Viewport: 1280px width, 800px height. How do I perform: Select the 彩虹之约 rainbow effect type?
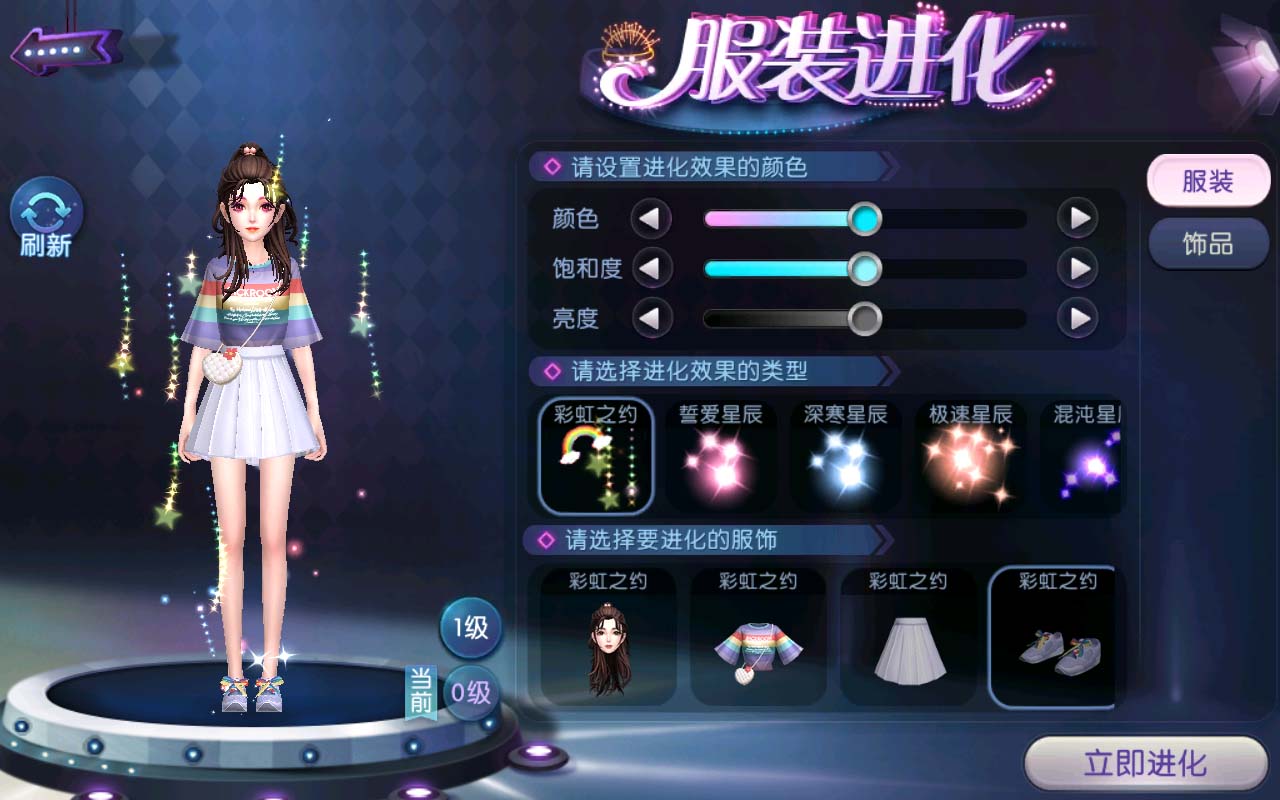[x=596, y=455]
